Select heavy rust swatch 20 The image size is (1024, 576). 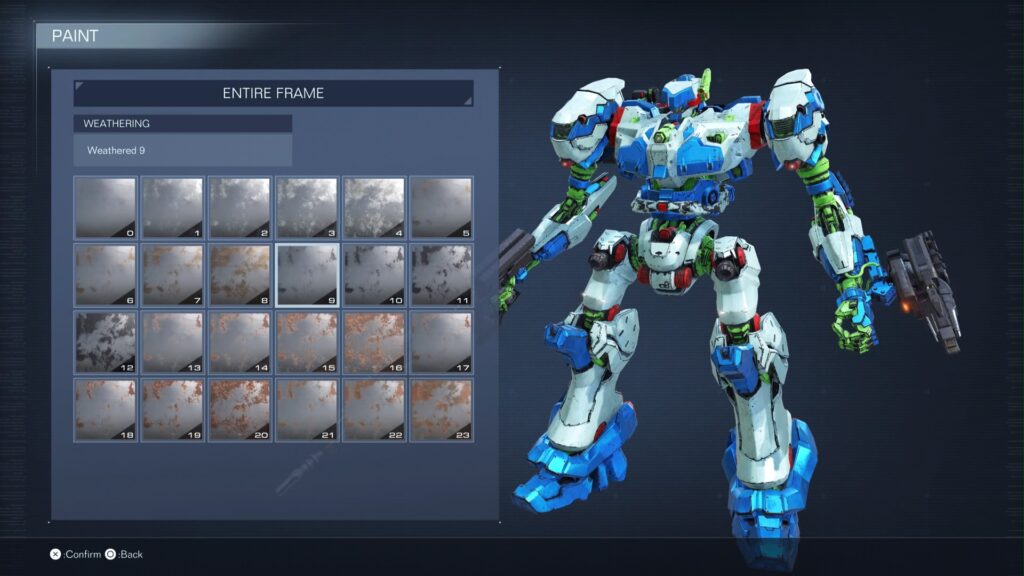[240, 409]
